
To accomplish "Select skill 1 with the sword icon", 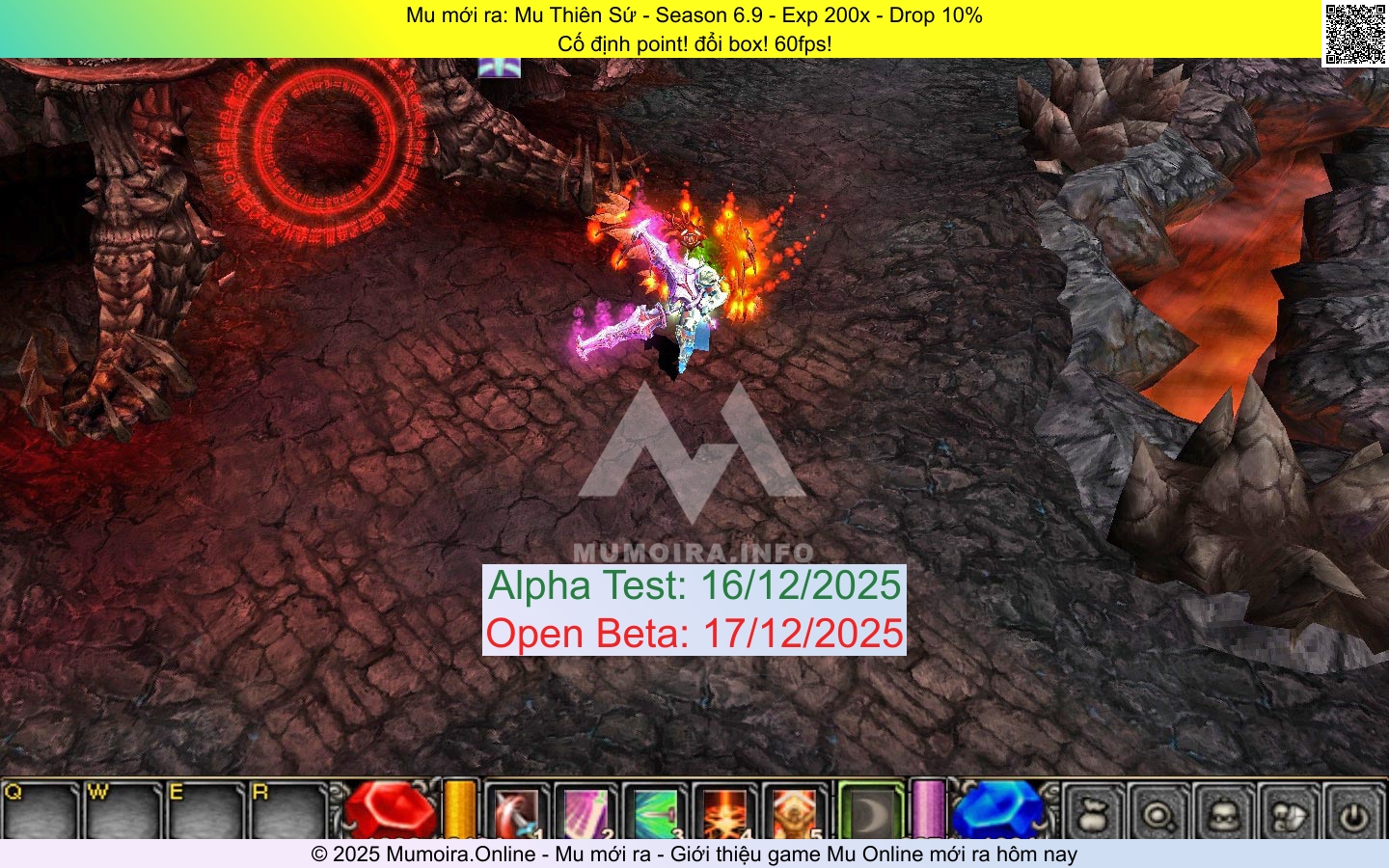I will point(517,810).
